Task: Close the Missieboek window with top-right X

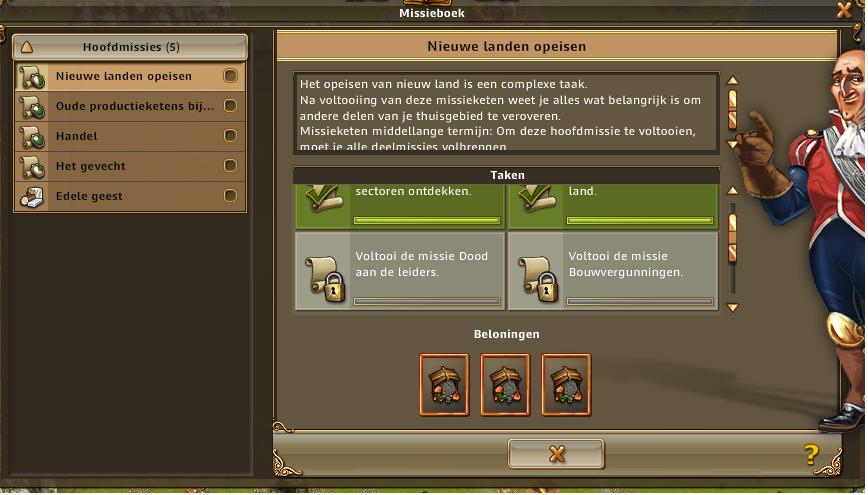Action: (844, 10)
